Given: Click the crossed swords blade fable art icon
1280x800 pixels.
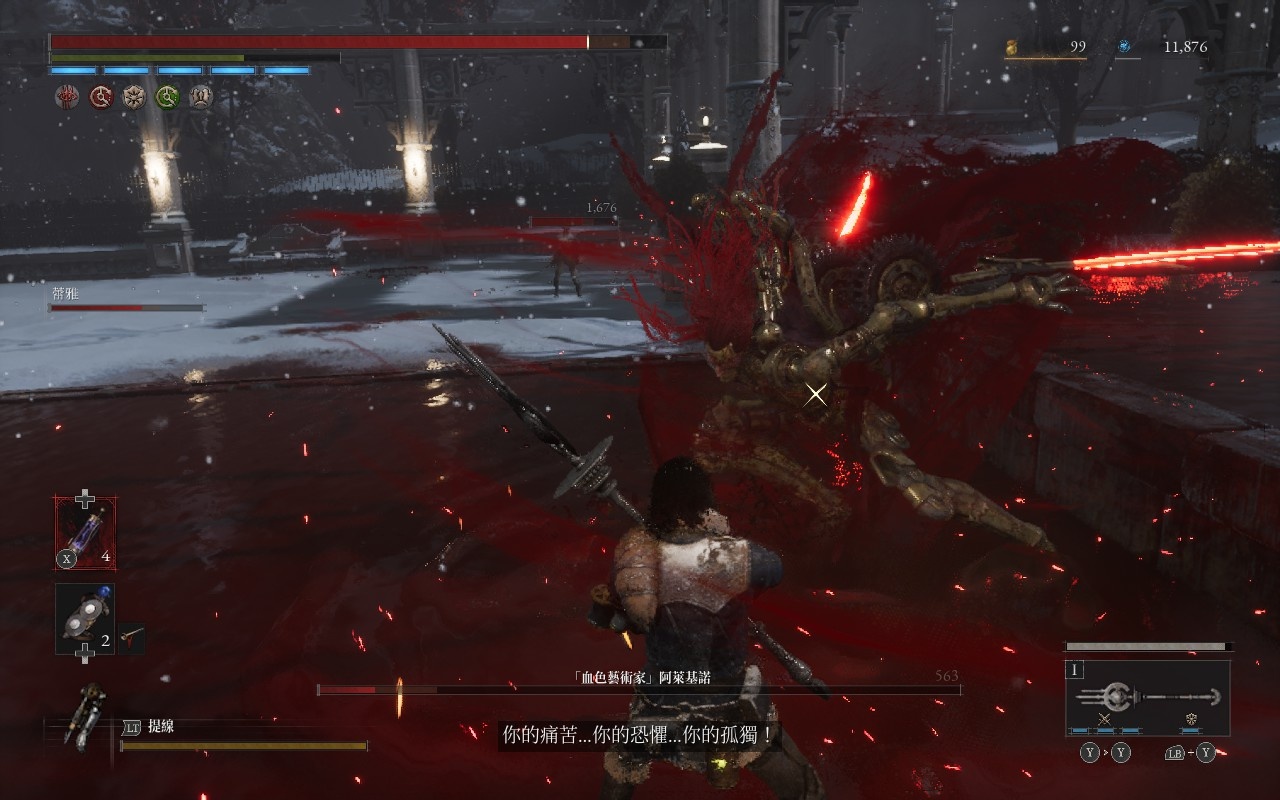Looking at the screenshot, I should [1105, 719].
